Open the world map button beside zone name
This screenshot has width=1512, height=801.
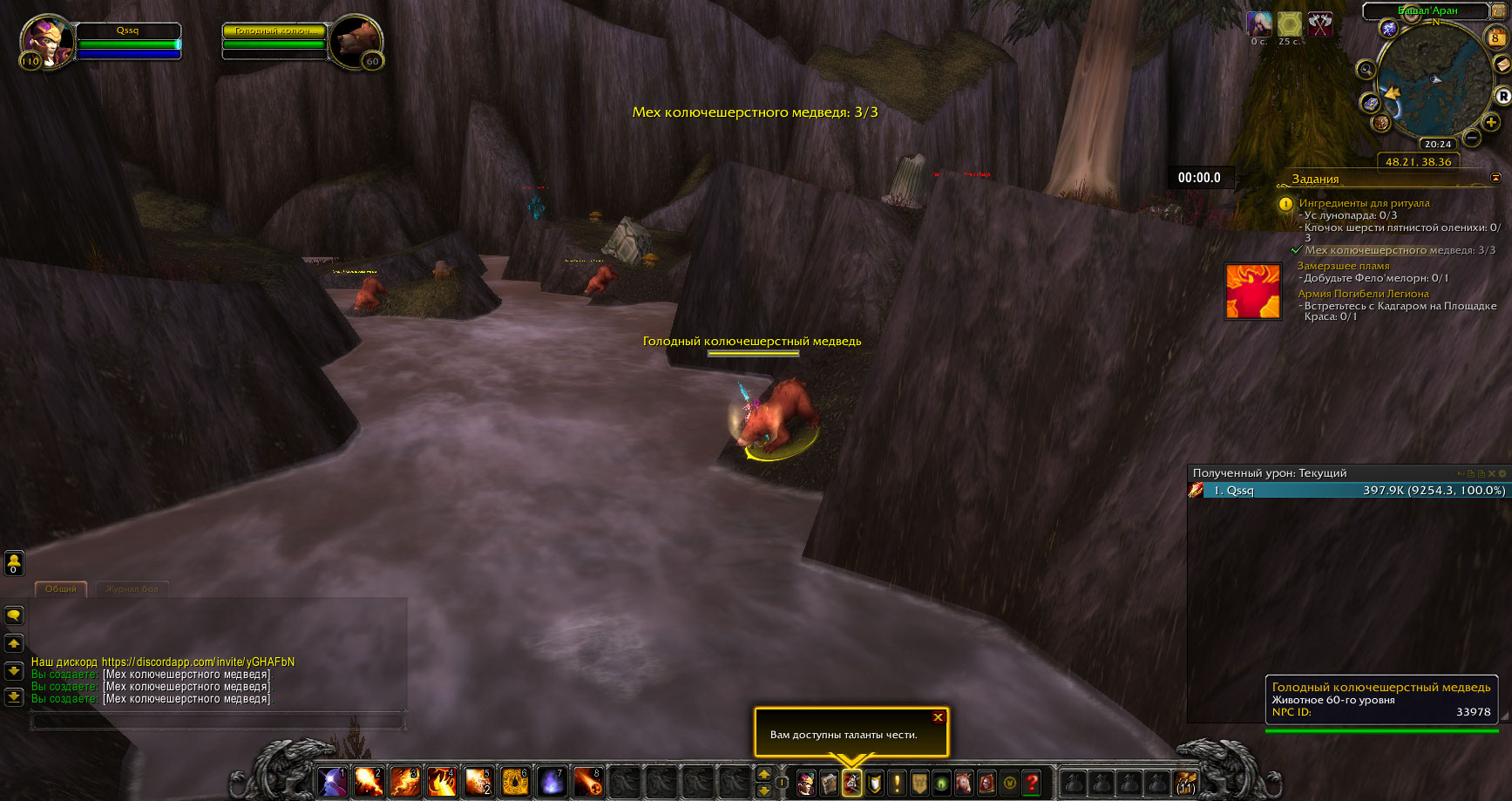pos(1498,11)
